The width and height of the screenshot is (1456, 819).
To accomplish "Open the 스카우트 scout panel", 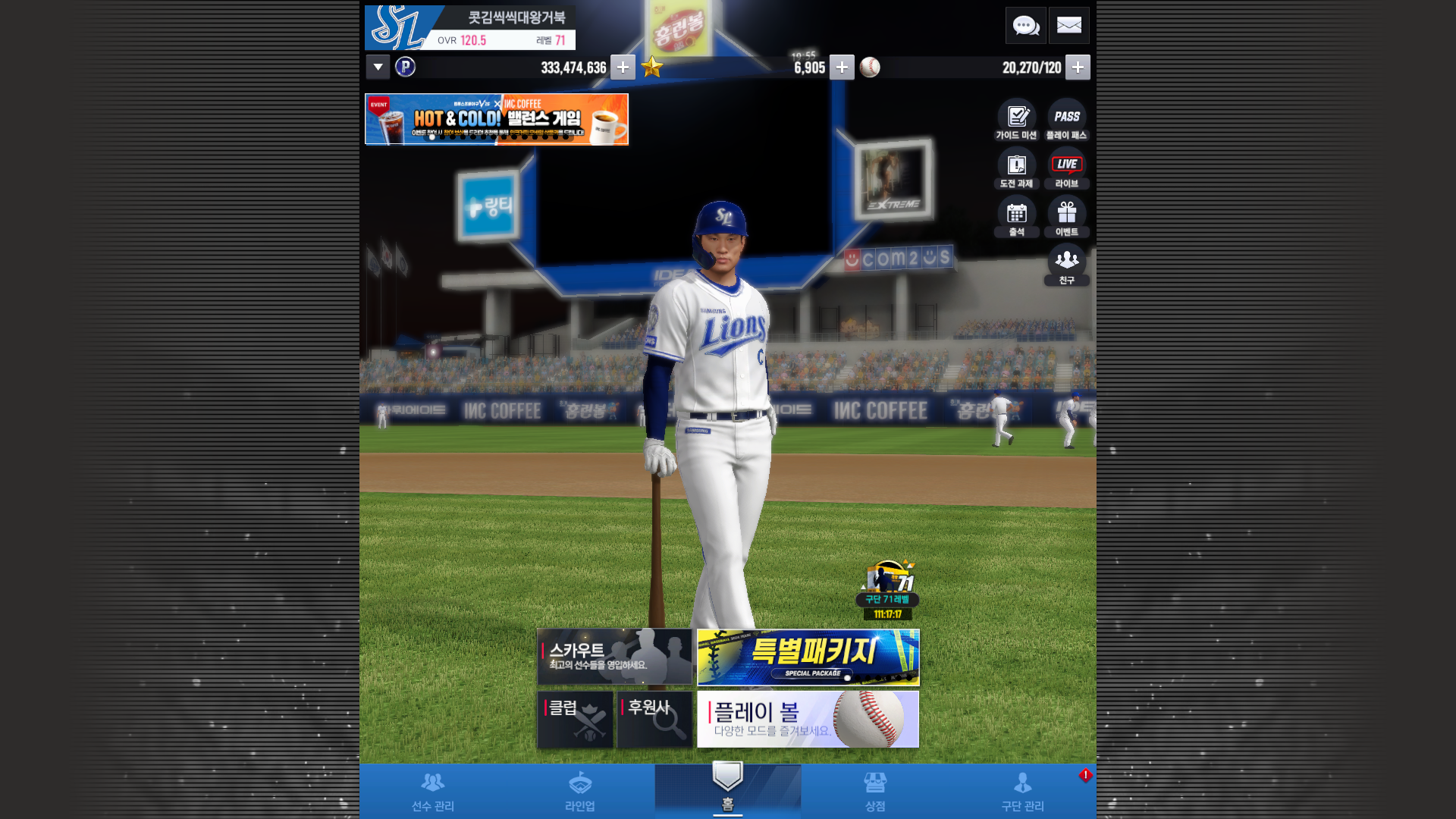I will pos(614,657).
